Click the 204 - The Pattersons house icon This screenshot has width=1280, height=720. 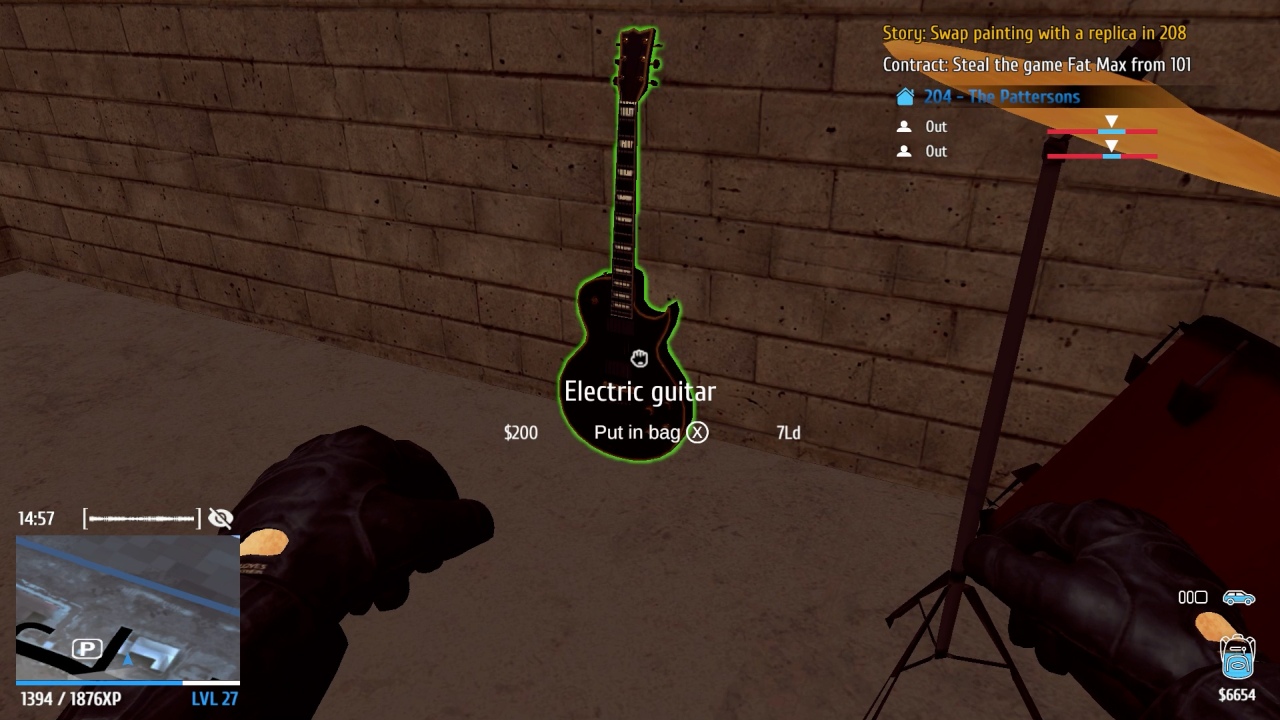click(x=905, y=96)
